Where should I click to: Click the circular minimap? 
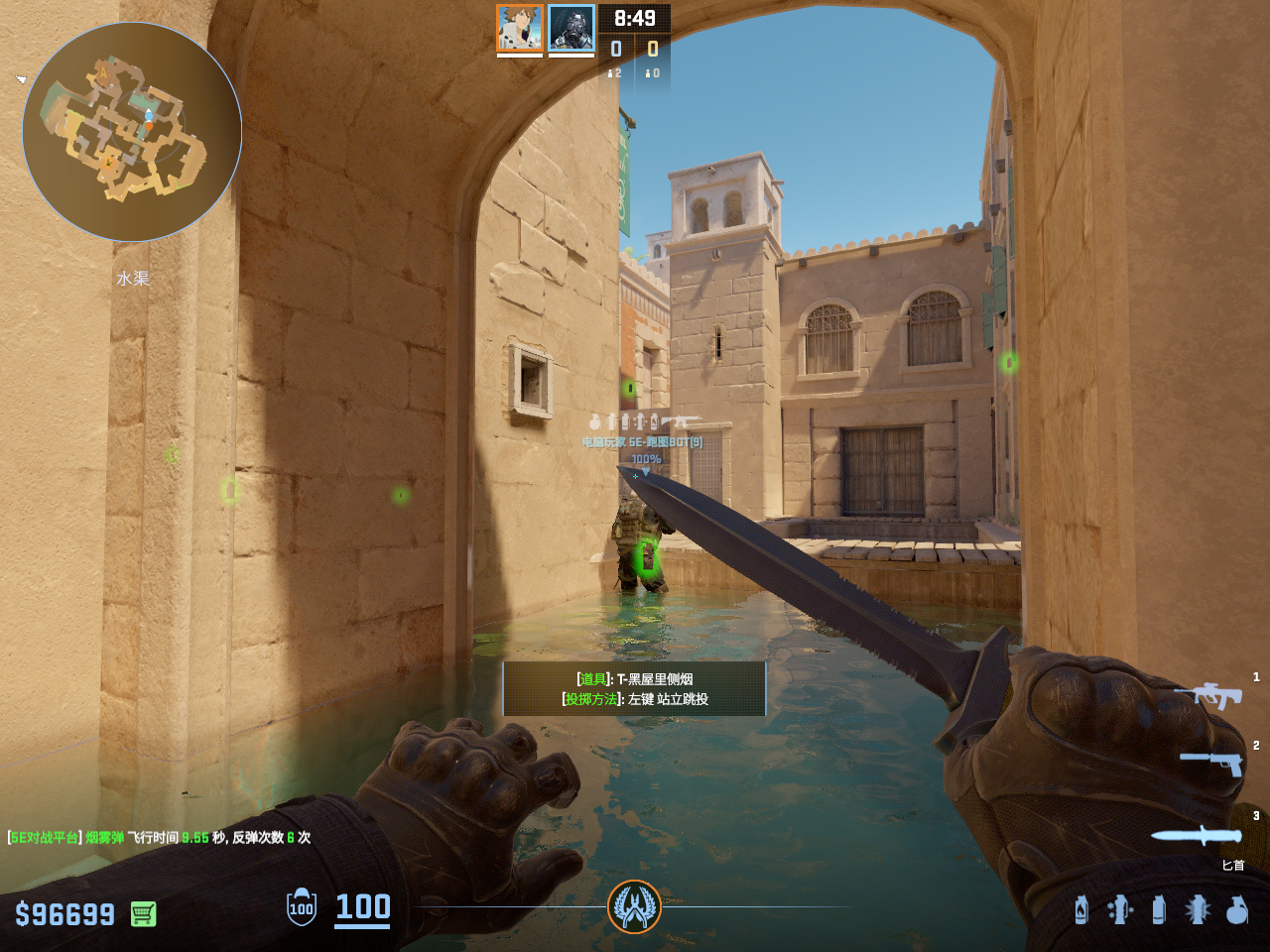point(132,132)
